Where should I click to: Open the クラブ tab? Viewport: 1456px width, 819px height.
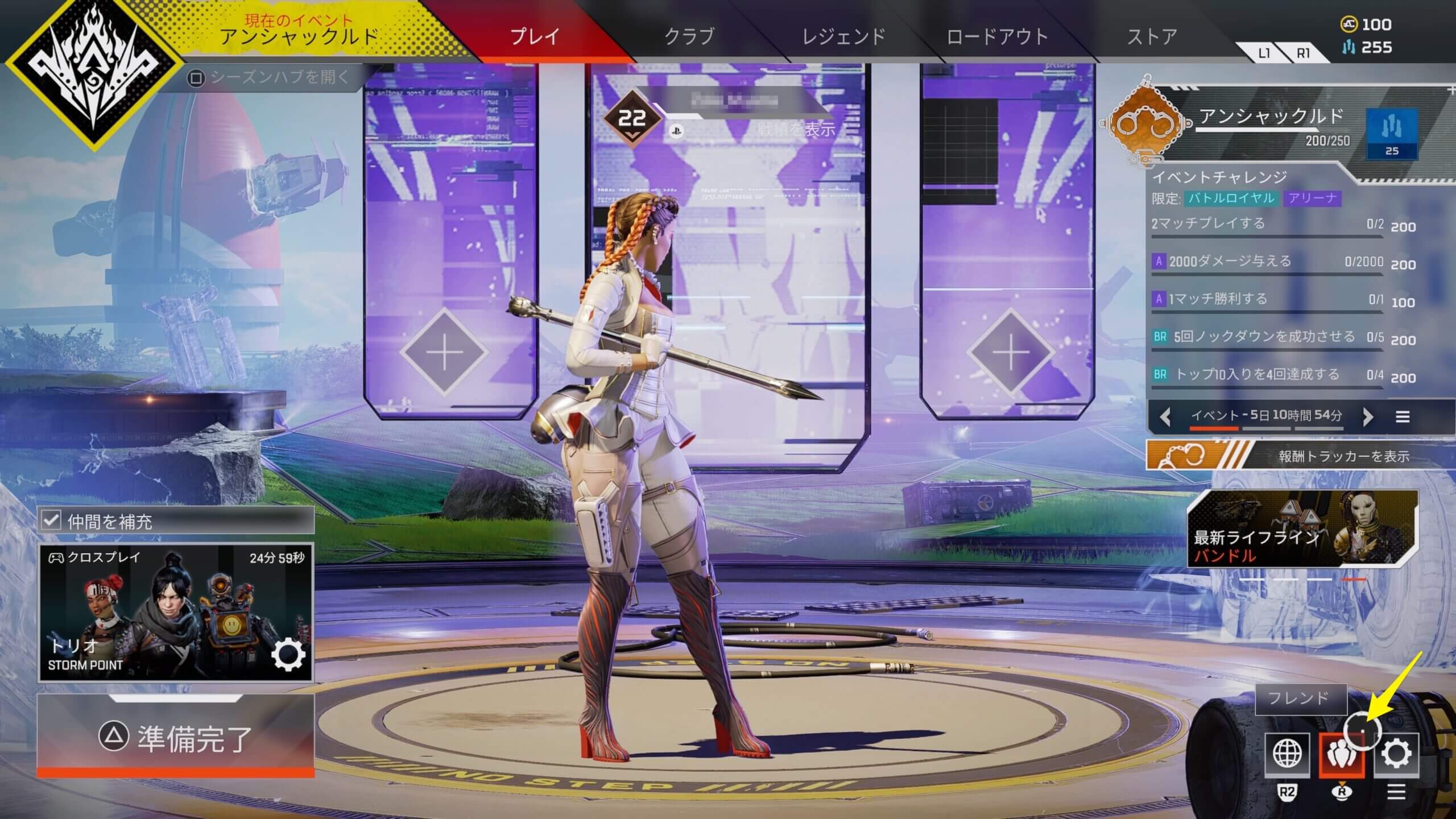pos(689,37)
